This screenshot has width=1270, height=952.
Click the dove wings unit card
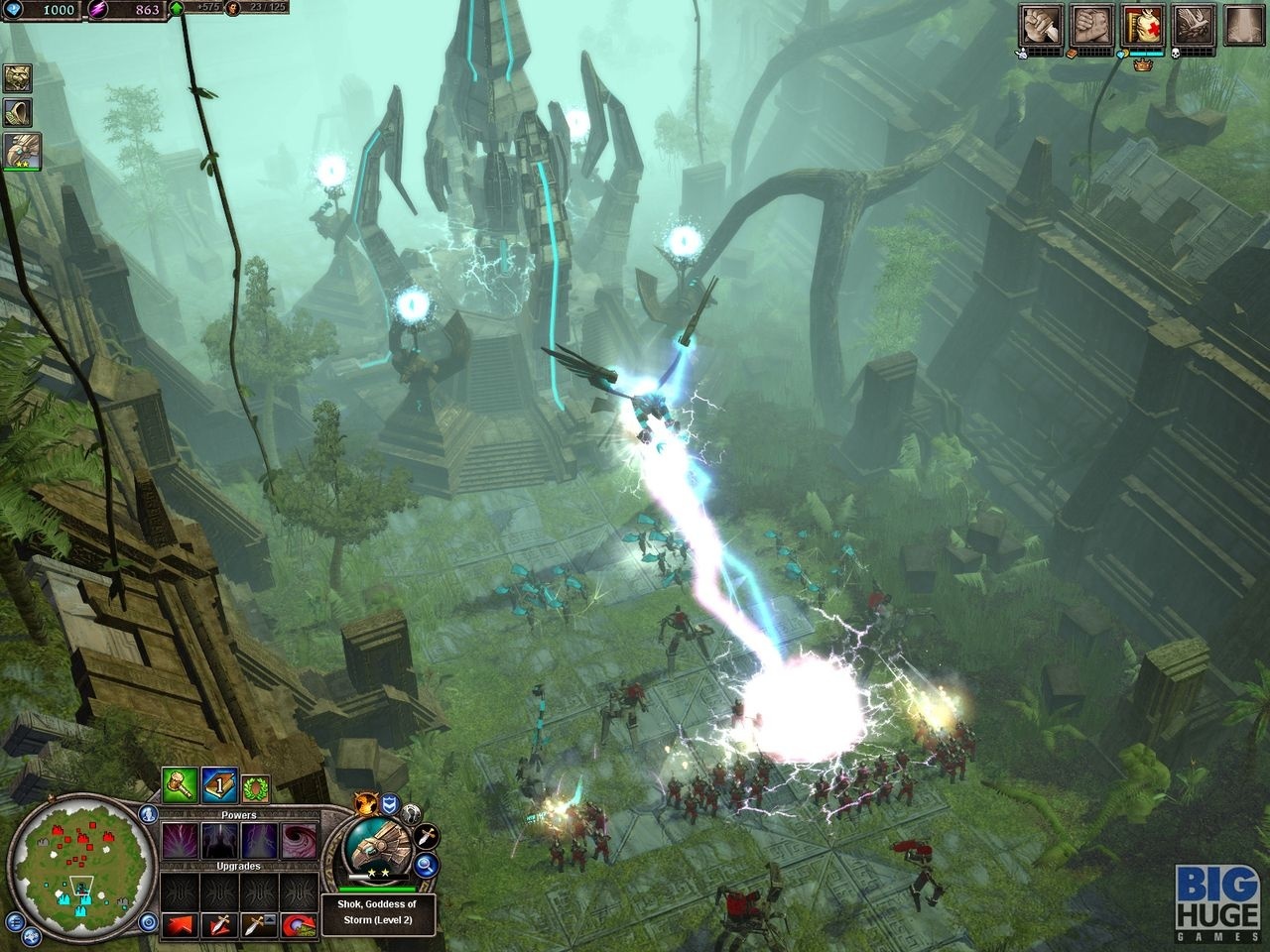coord(1195,25)
